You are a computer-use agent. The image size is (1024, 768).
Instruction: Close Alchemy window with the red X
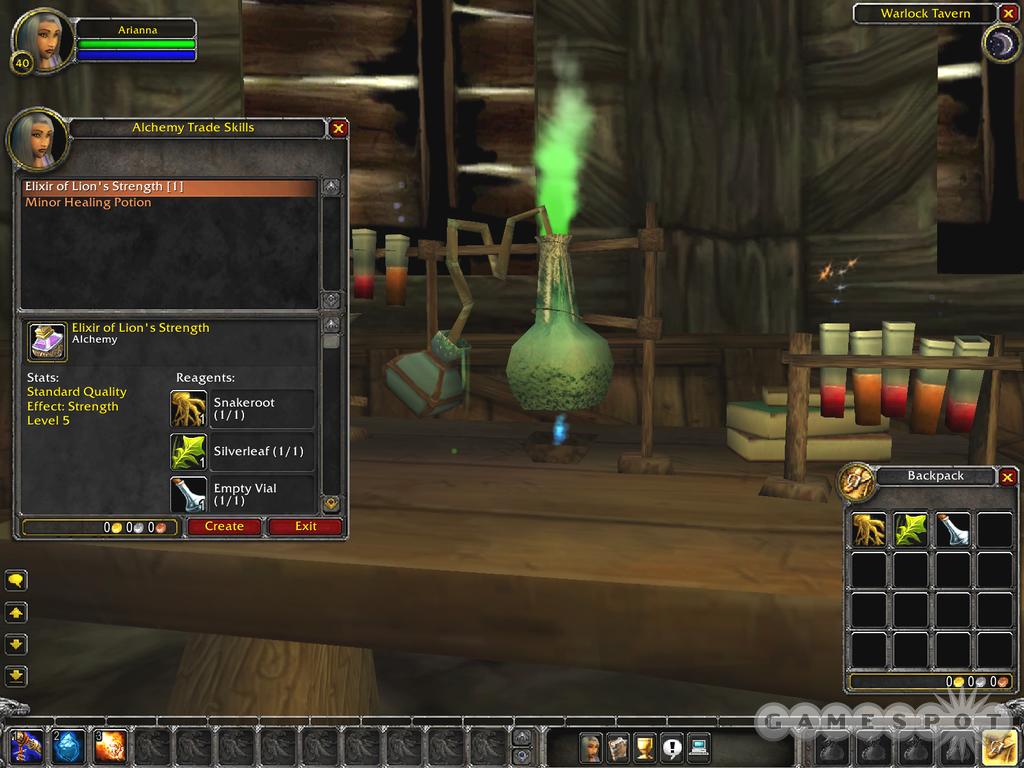pyautogui.click(x=339, y=128)
